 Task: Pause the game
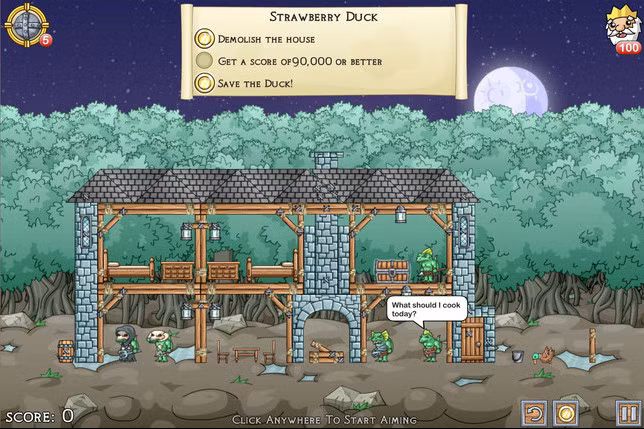627,412
